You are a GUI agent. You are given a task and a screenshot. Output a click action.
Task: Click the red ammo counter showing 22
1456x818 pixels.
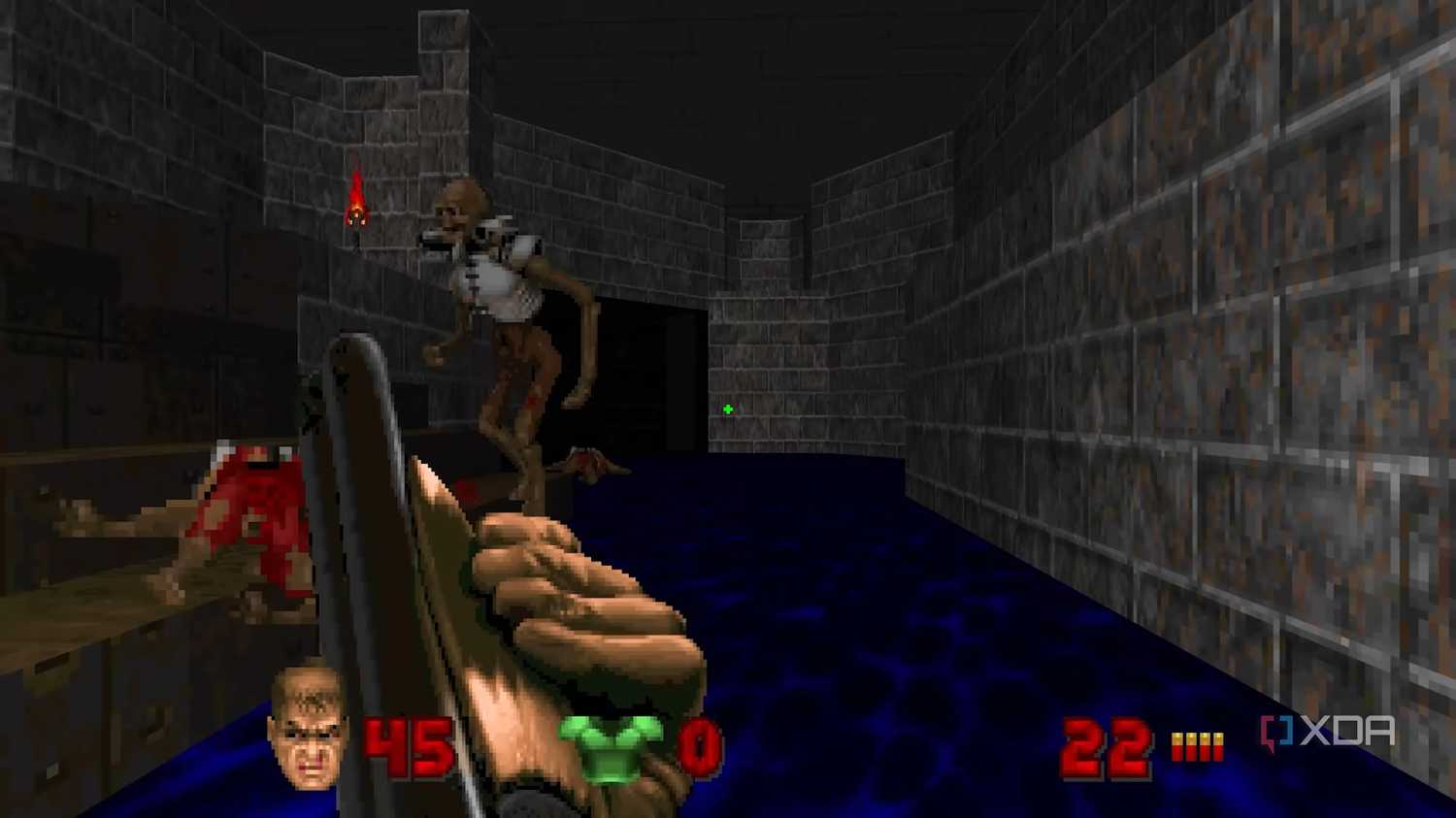tap(1107, 747)
